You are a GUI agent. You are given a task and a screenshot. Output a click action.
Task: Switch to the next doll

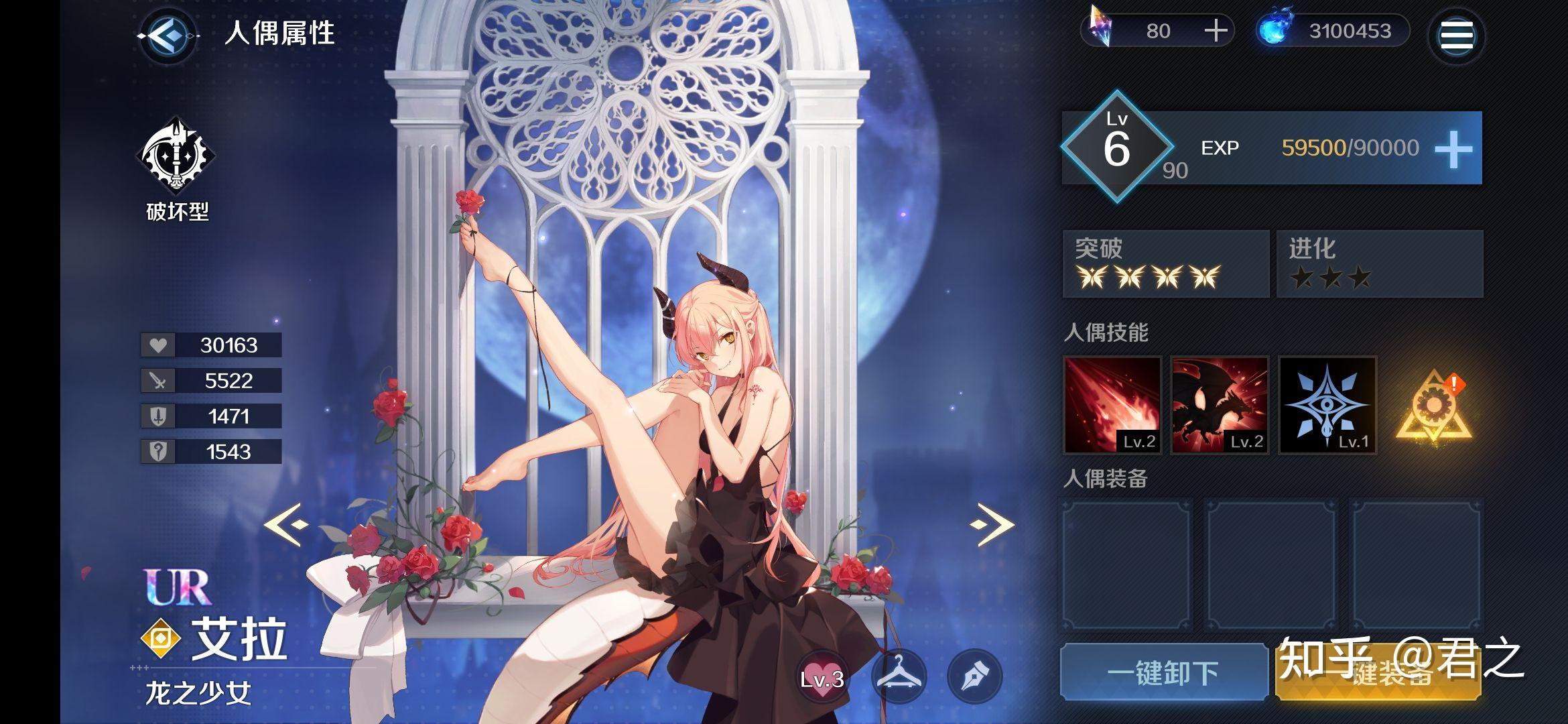click(x=992, y=524)
